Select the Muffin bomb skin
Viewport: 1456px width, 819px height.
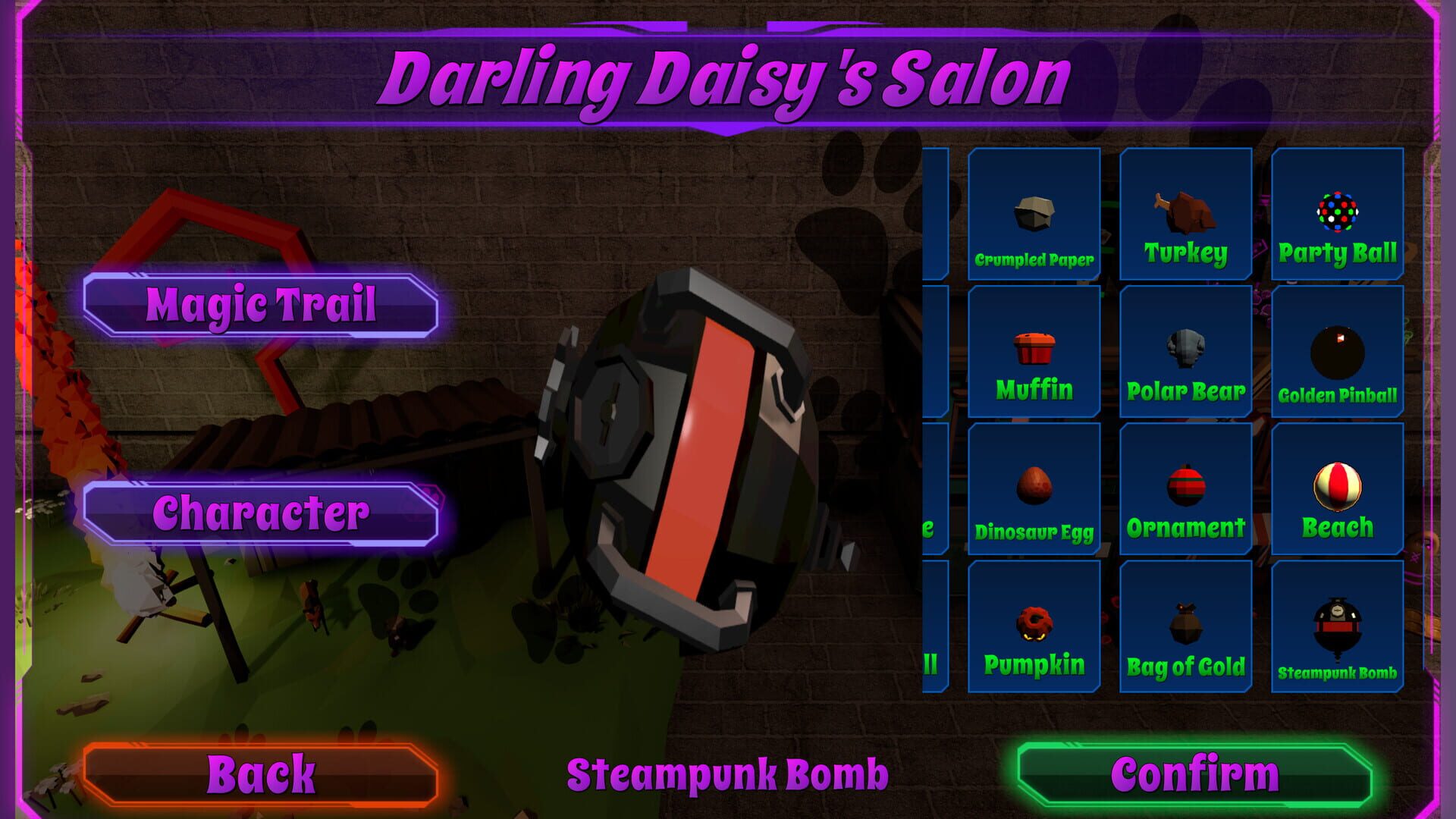click(x=1034, y=353)
